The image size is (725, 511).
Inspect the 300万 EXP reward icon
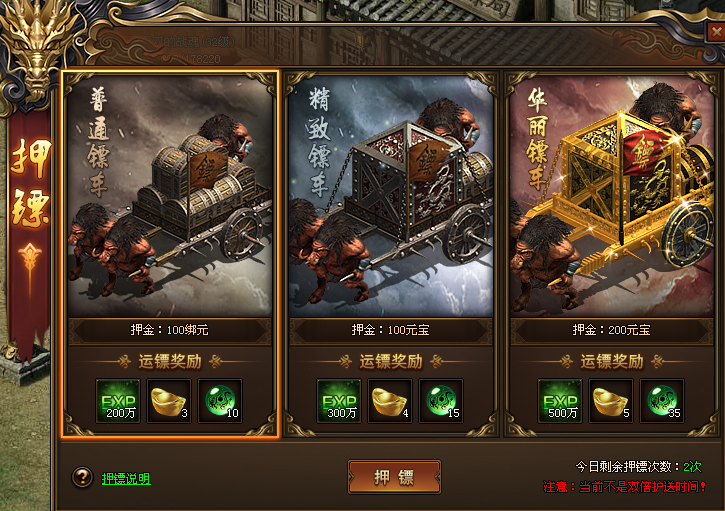pyautogui.click(x=339, y=401)
